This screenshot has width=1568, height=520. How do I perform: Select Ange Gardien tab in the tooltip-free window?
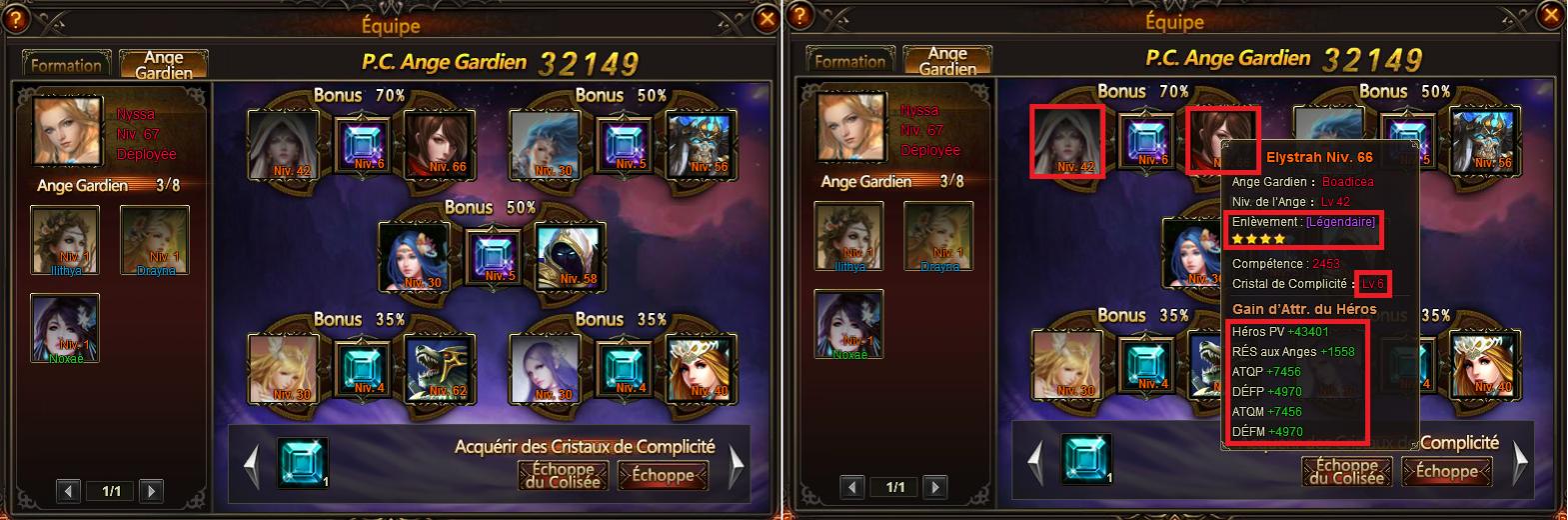pos(163,65)
